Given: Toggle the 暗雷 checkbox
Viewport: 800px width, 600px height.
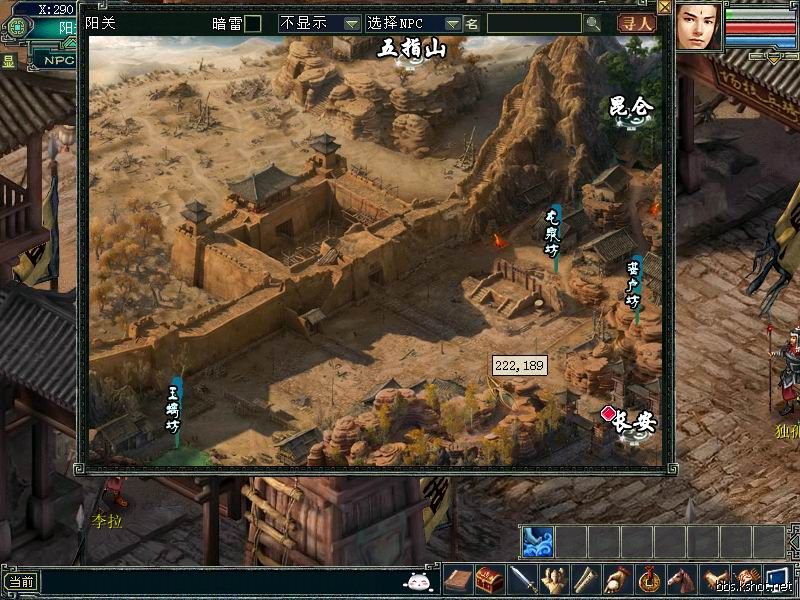Looking at the screenshot, I should click(x=253, y=23).
